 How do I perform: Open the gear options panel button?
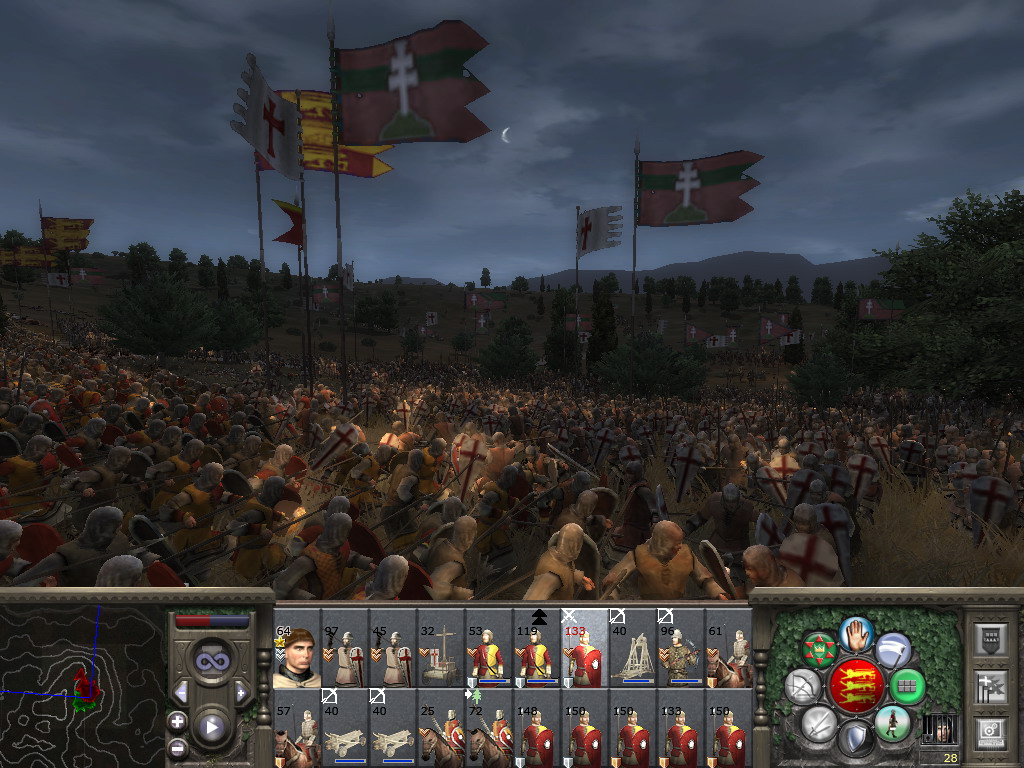coord(990,733)
